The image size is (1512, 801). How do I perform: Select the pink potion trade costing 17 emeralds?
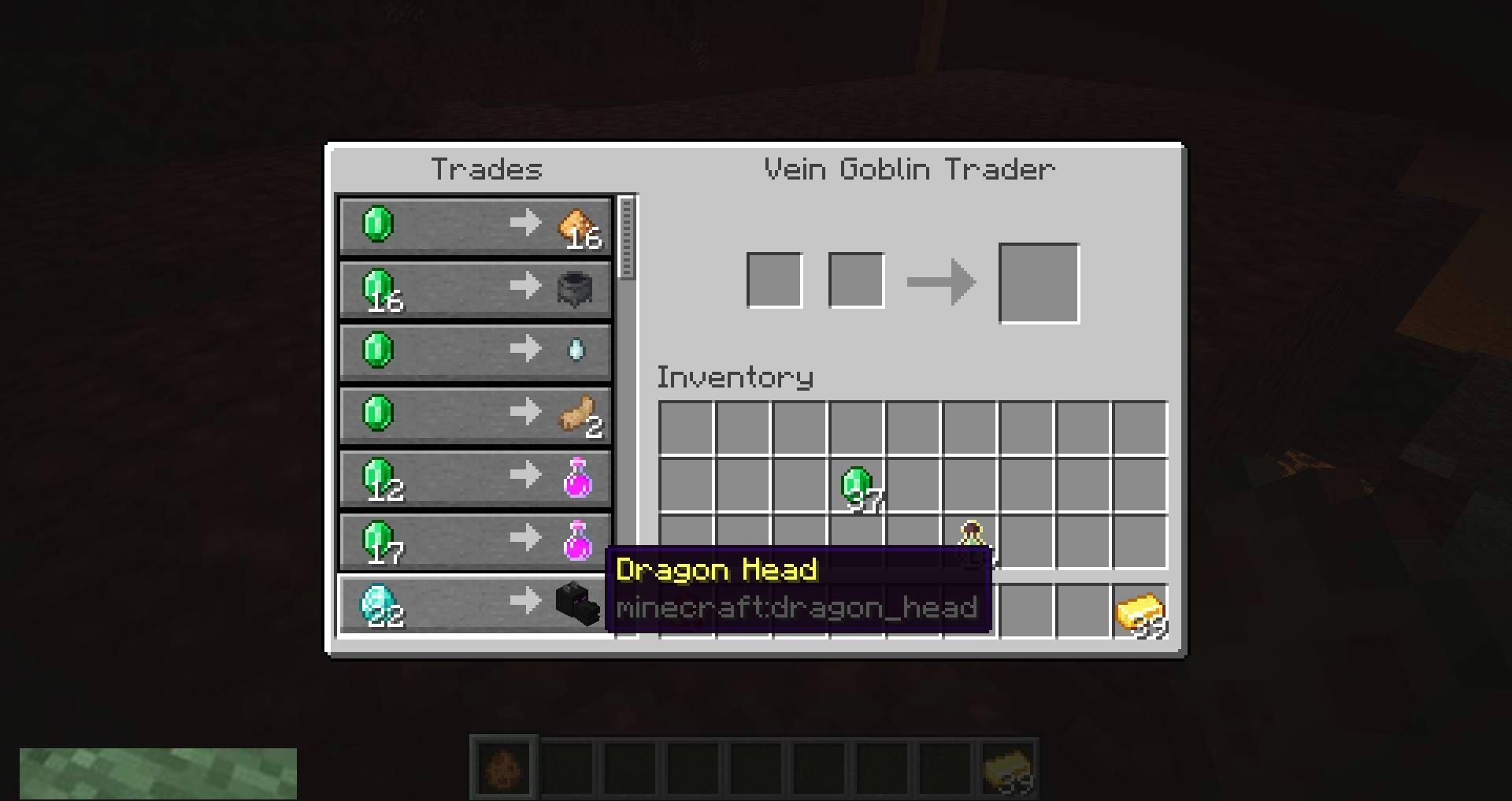pyautogui.click(x=475, y=540)
